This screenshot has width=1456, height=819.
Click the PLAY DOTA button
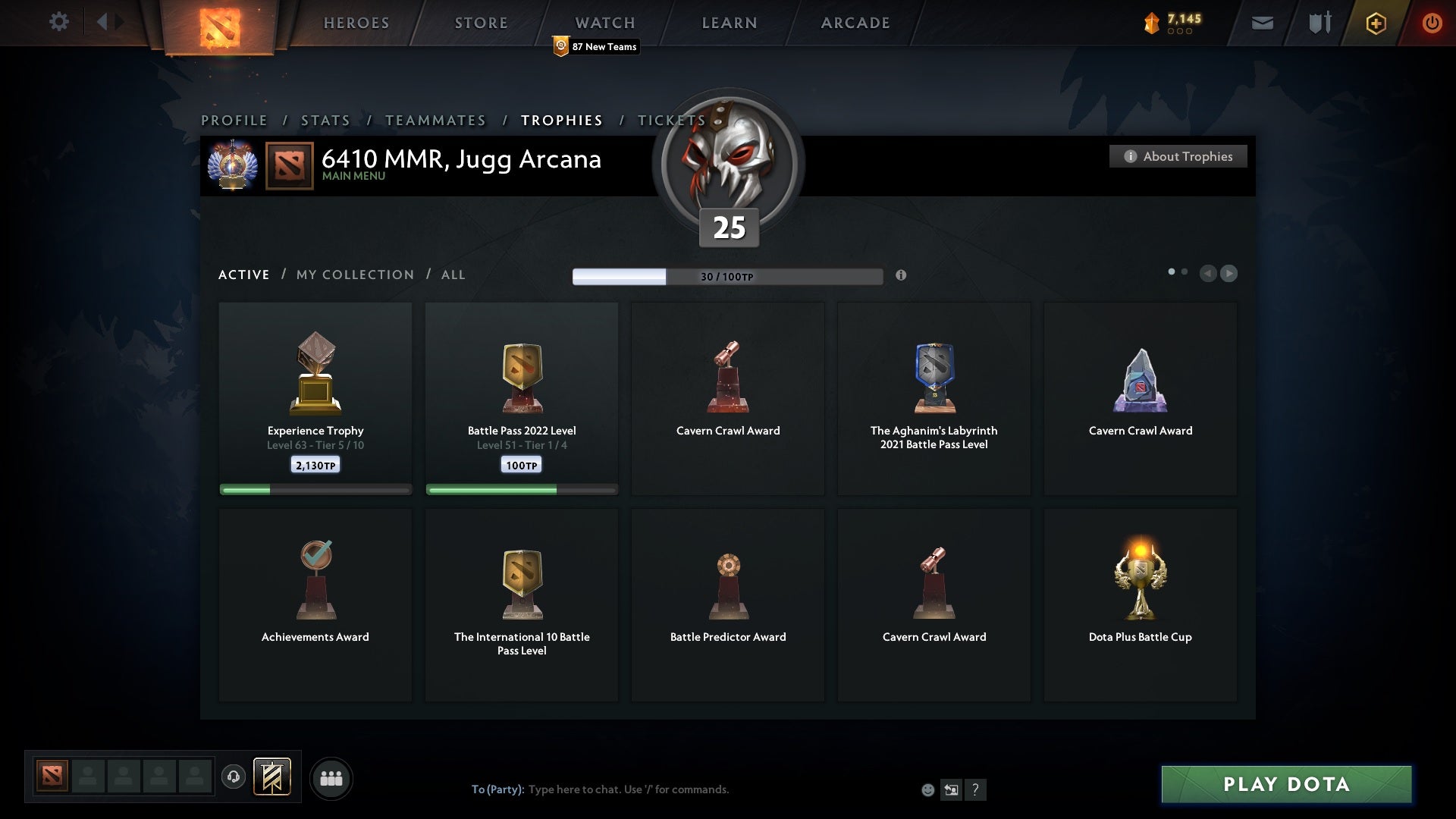pyautogui.click(x=1284, y=785)
